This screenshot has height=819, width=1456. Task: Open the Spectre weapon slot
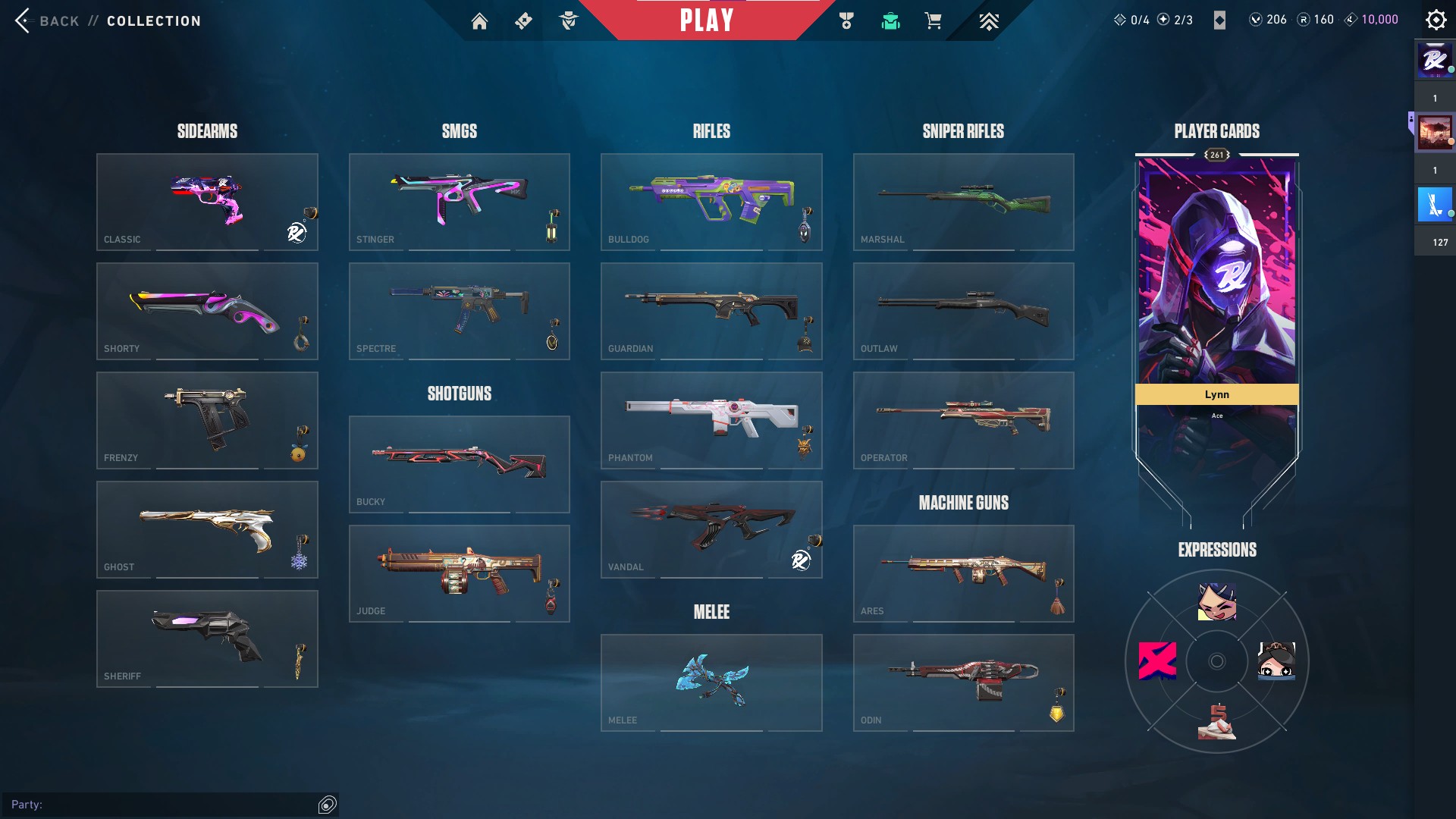pos(459,311)
